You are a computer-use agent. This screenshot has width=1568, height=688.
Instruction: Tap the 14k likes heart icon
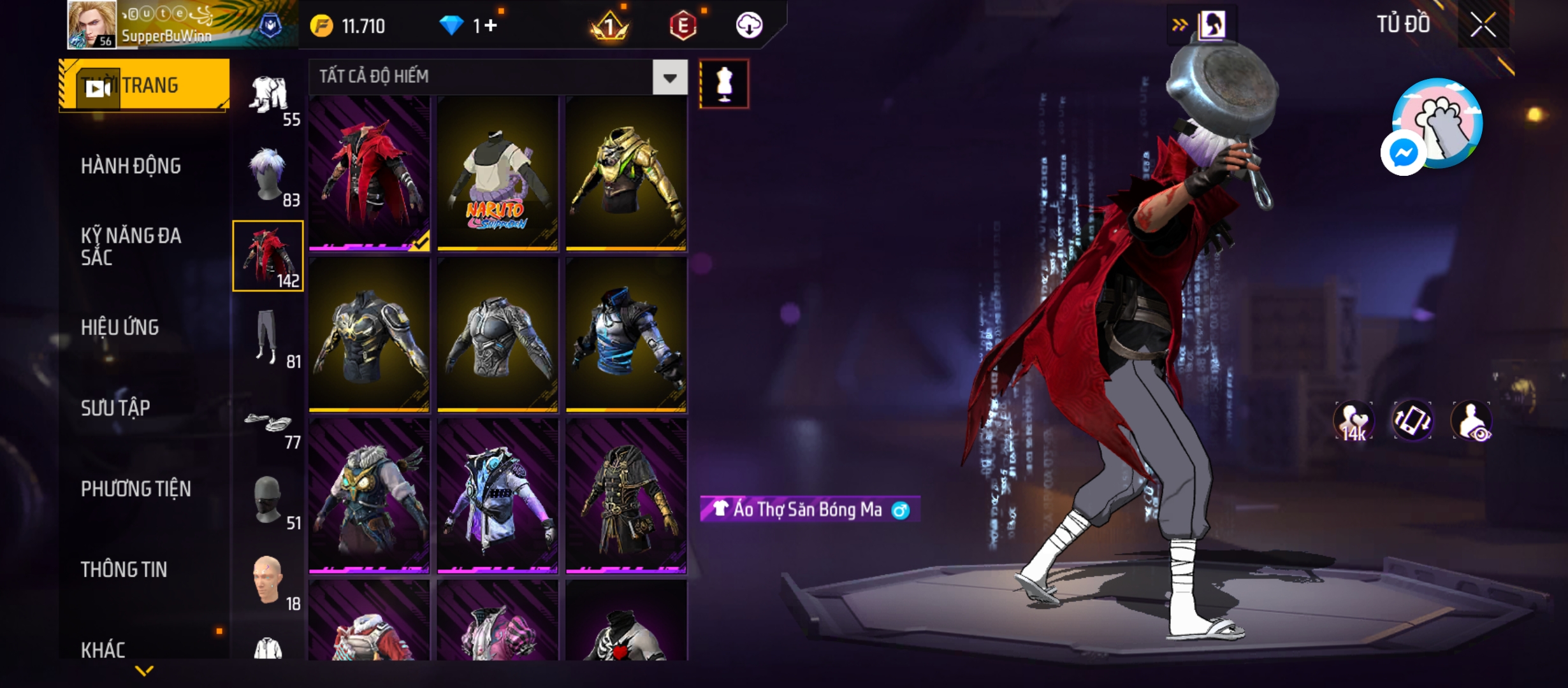1353,421
